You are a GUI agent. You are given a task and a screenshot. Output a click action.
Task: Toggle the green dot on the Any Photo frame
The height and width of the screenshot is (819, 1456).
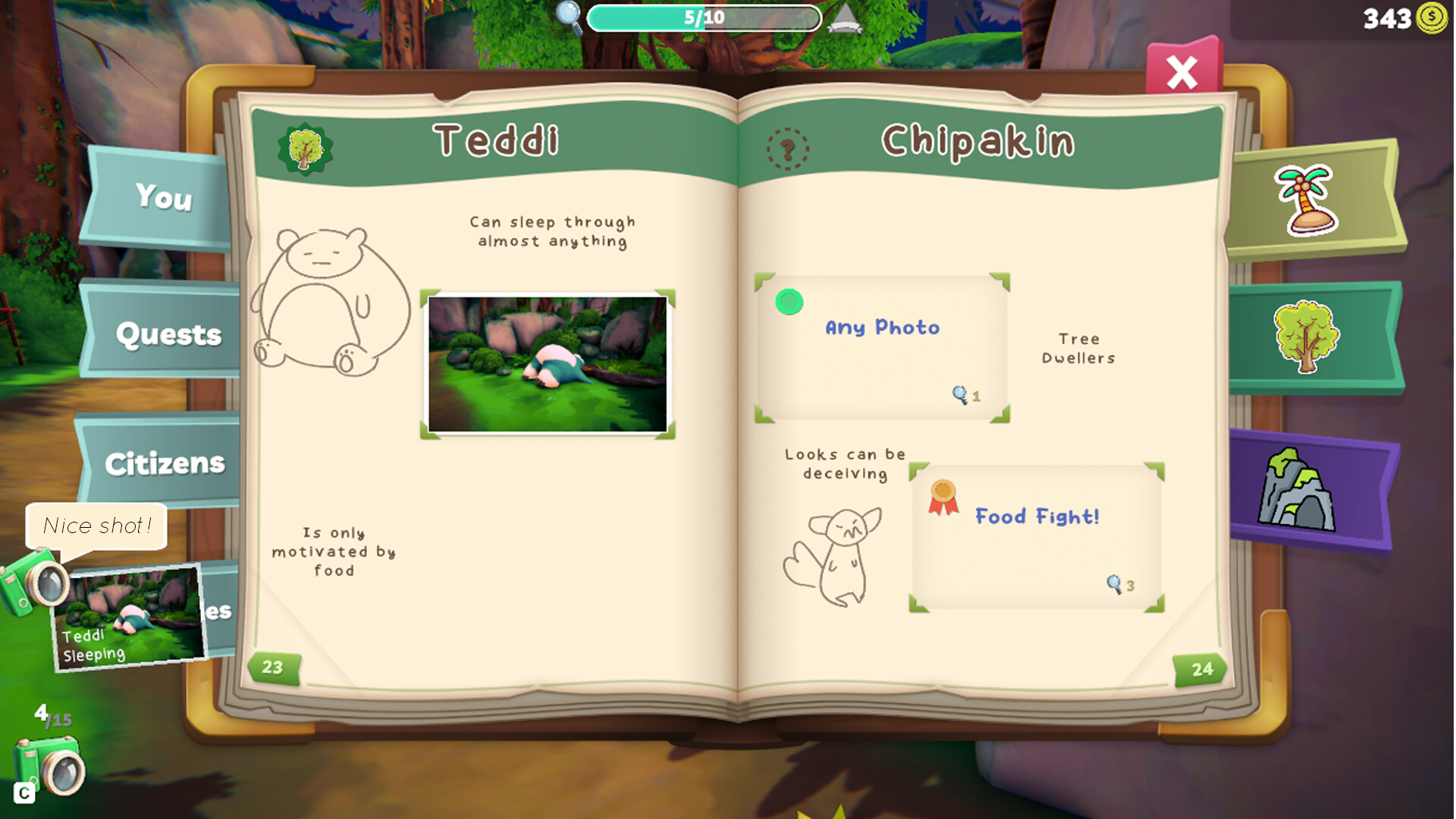pyautogui.click(x=789, y=303)
